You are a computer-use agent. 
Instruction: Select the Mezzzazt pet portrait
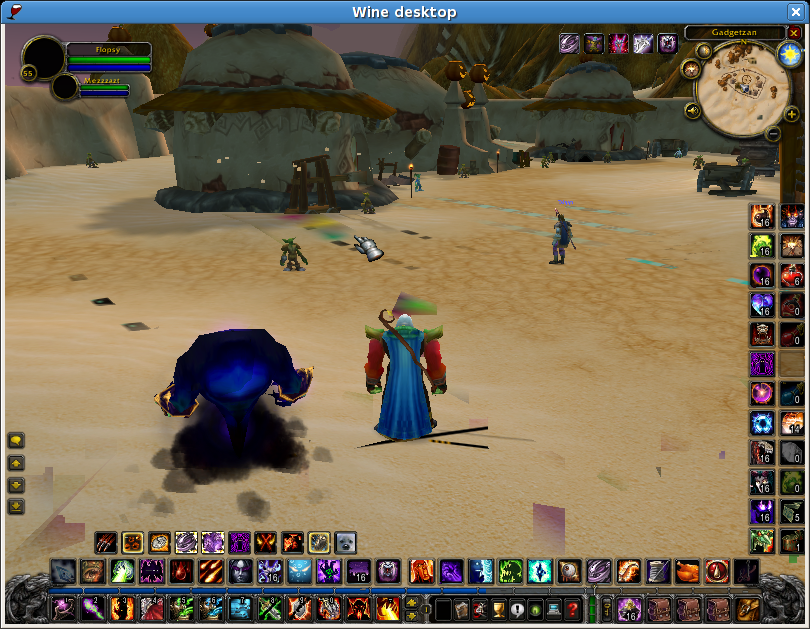[65, 87]
